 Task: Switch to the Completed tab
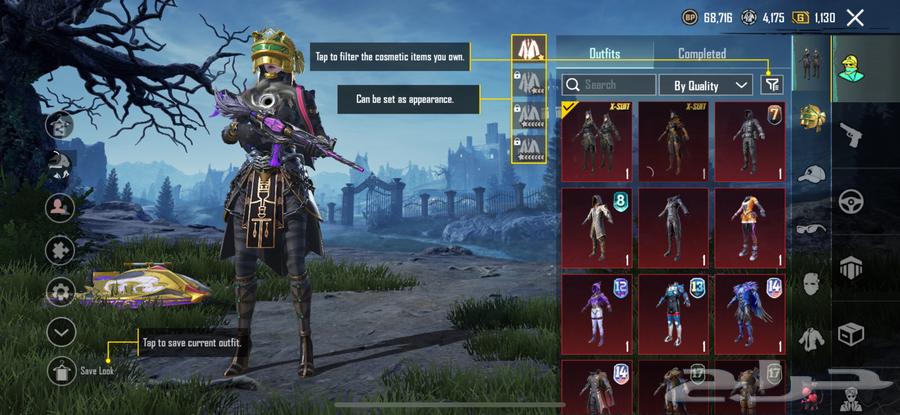click(x=702, y=54)
